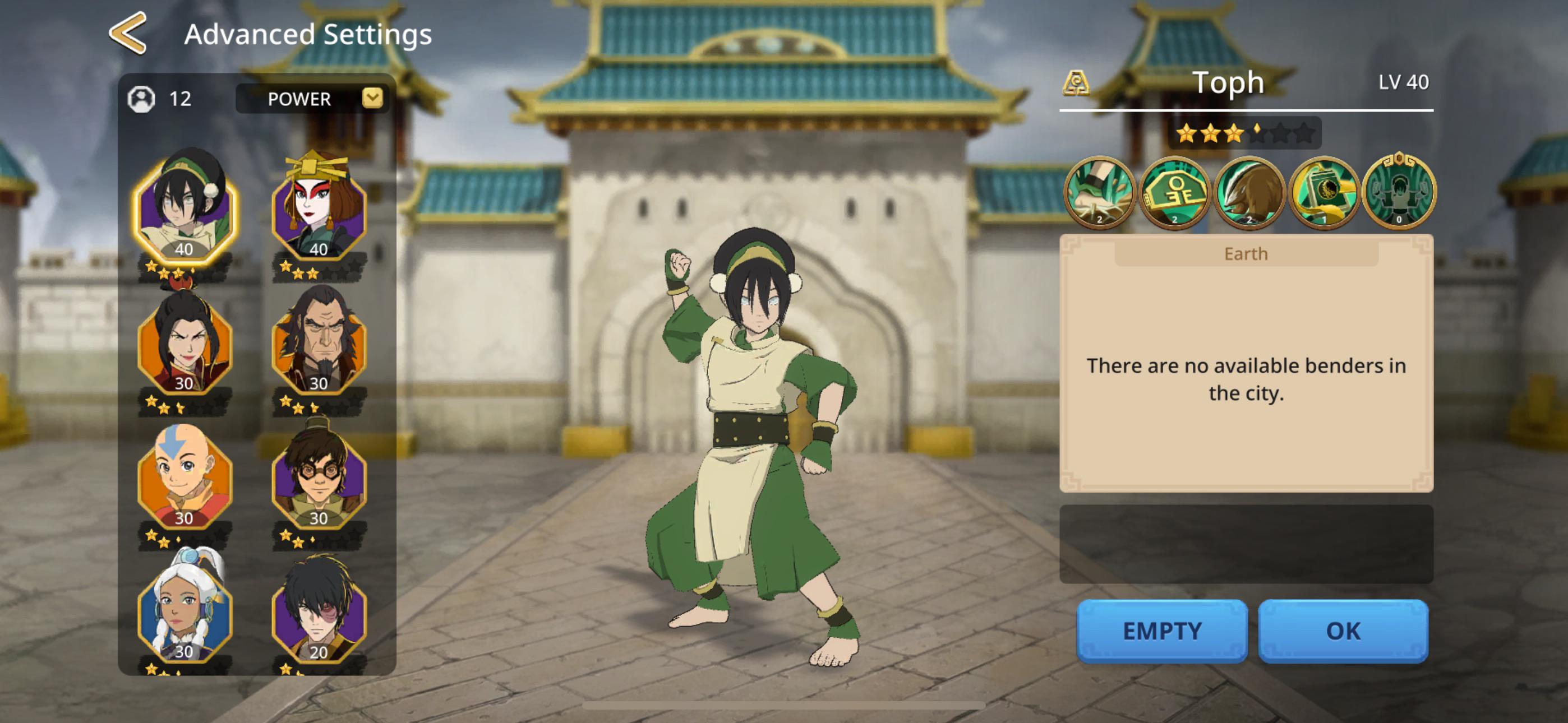Select Azula's hero portrait
Screen dimensions: 1568x723
(x=184, y=345)
